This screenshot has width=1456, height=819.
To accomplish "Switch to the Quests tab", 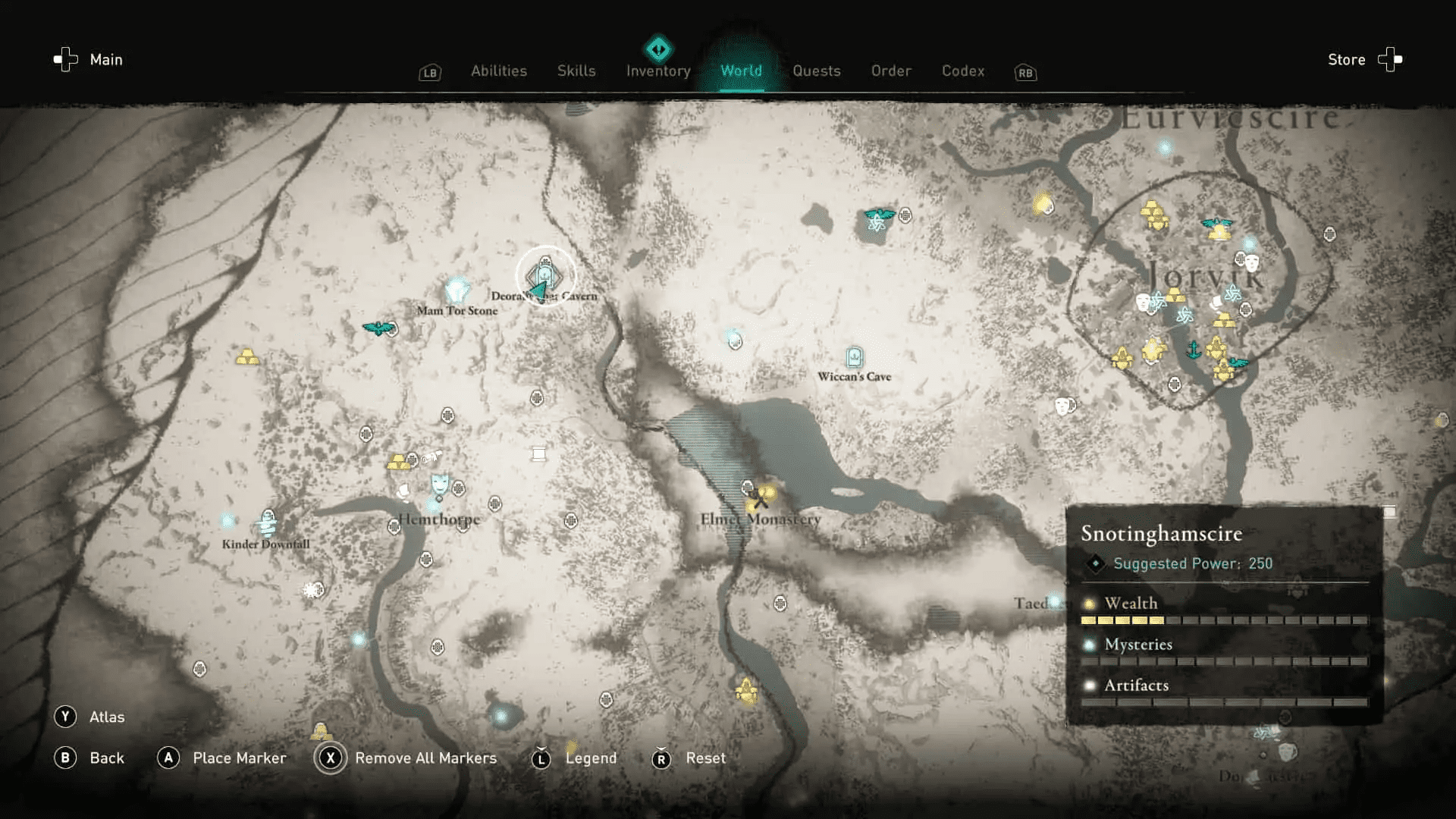I will (817, 71).
